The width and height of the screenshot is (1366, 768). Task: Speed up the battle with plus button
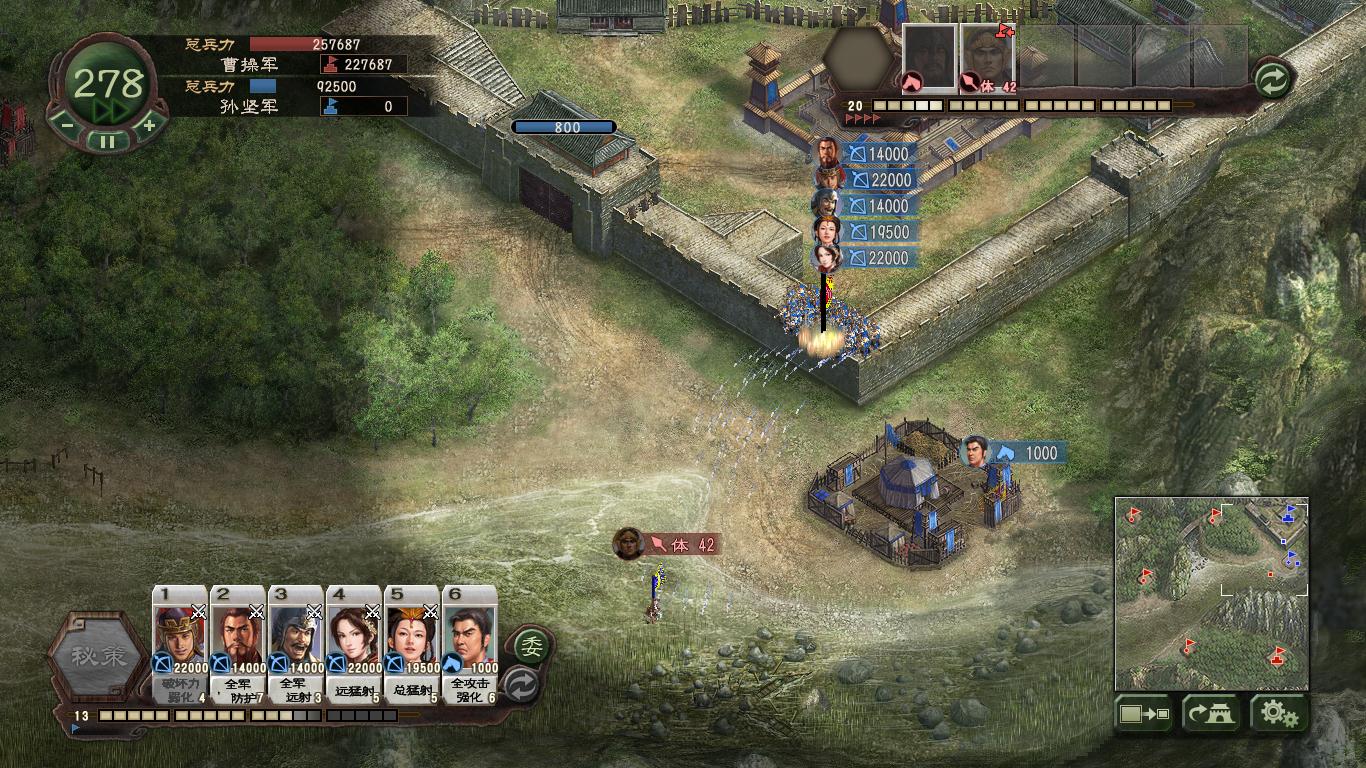(148, 126)
